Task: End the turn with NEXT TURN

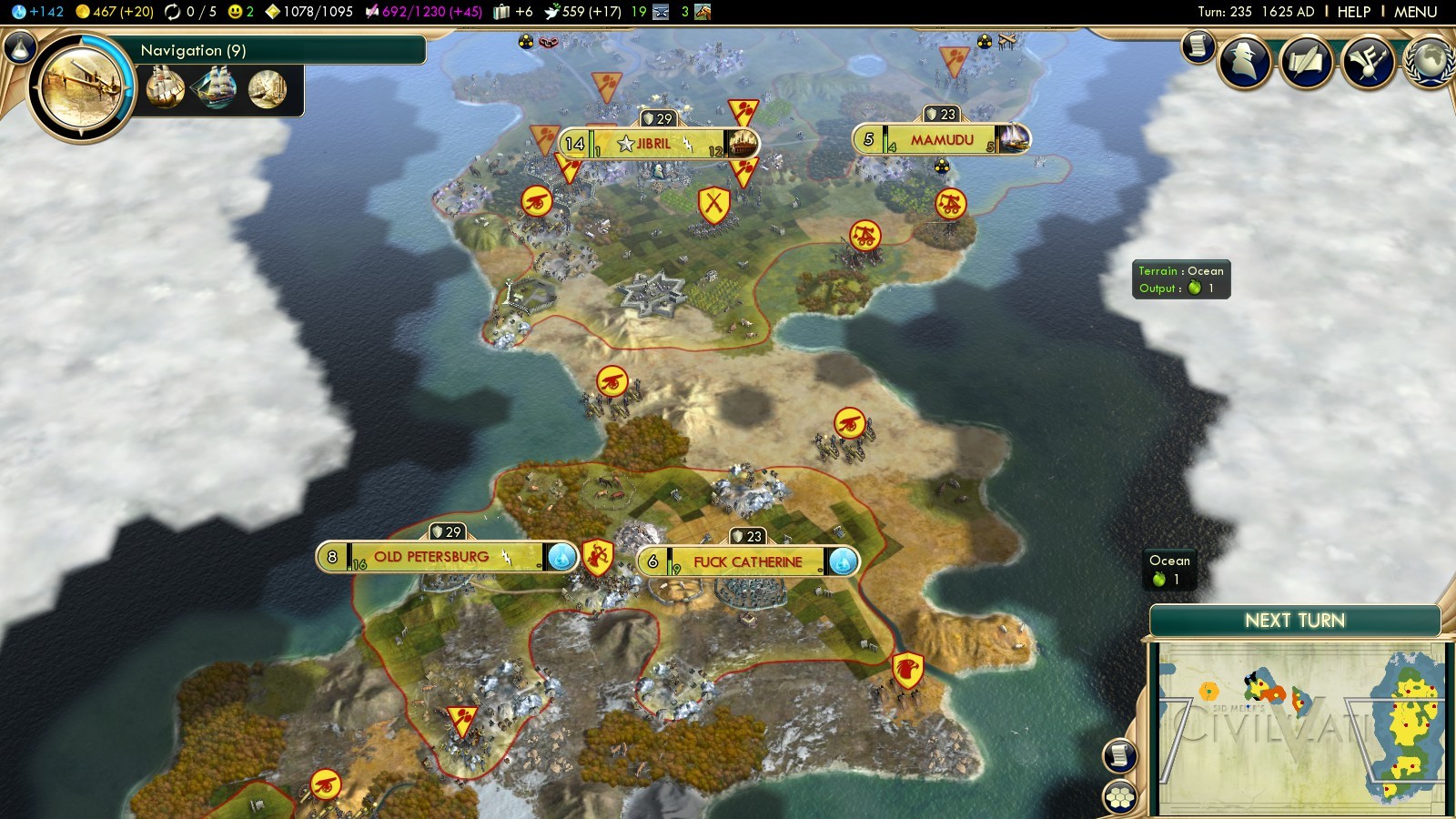Action: tap(1294, 621)
